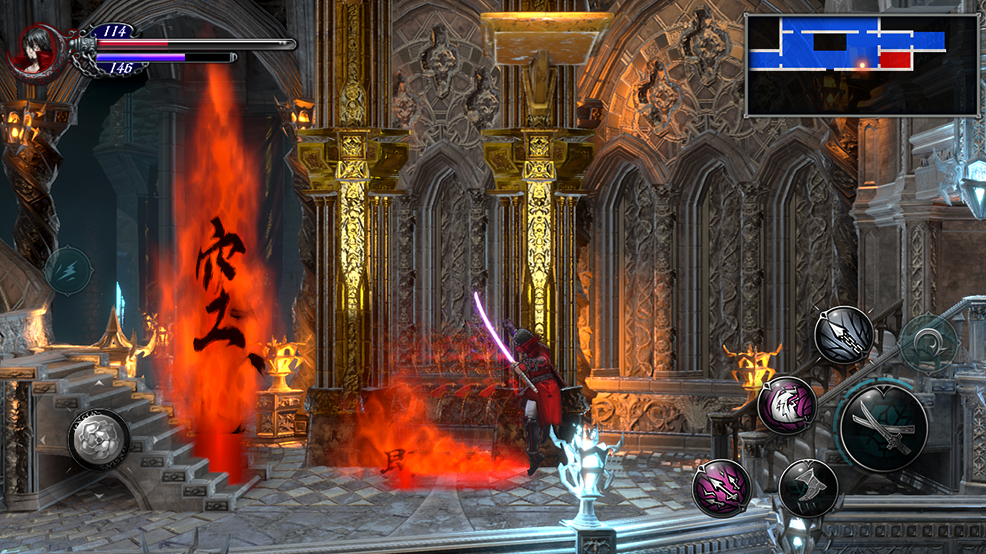This screenshot has width=986, height=554.
Task: Open the castle minimap
Action: 861,65
